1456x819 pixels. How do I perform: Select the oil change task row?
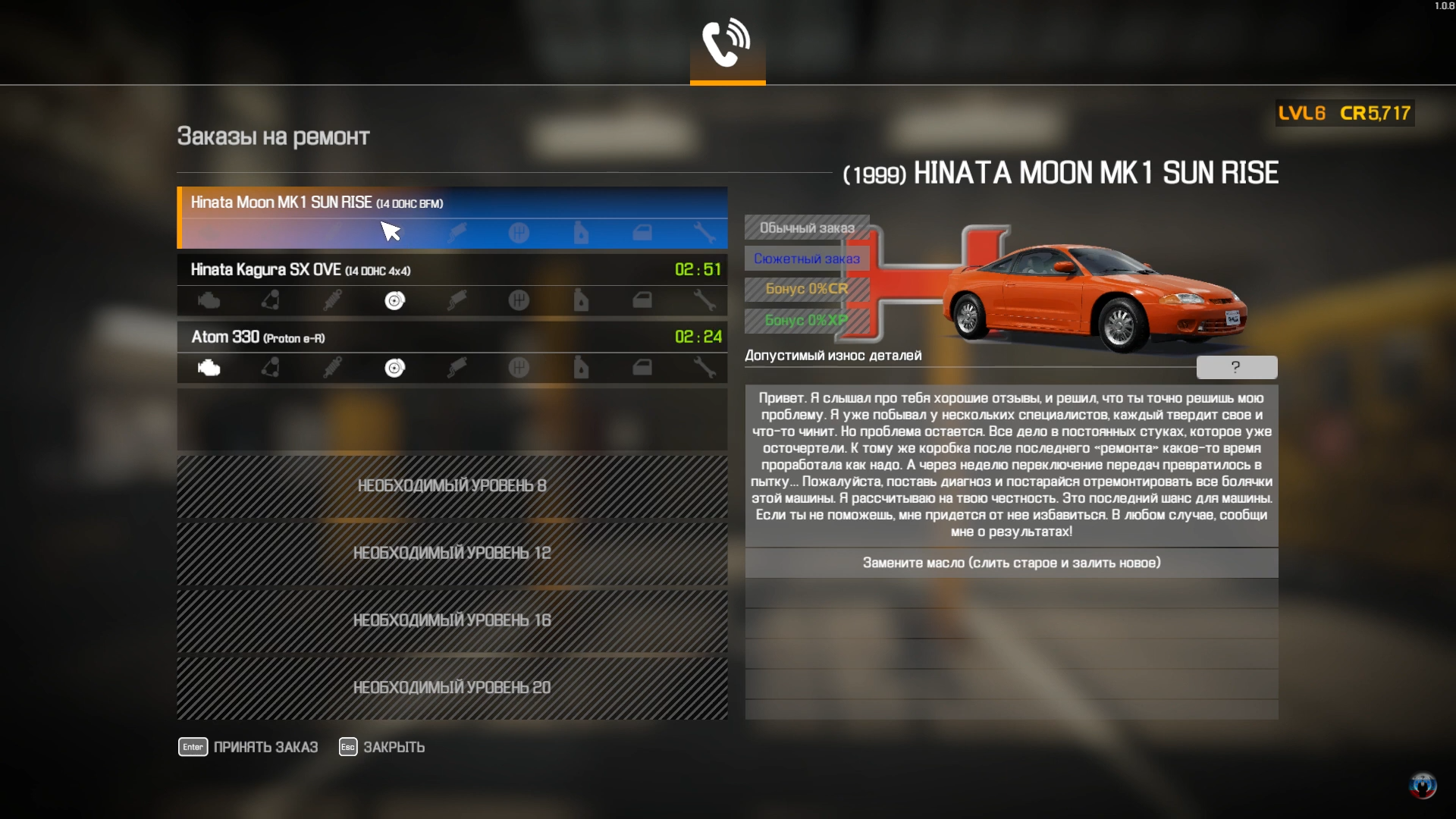(1011, 563)
